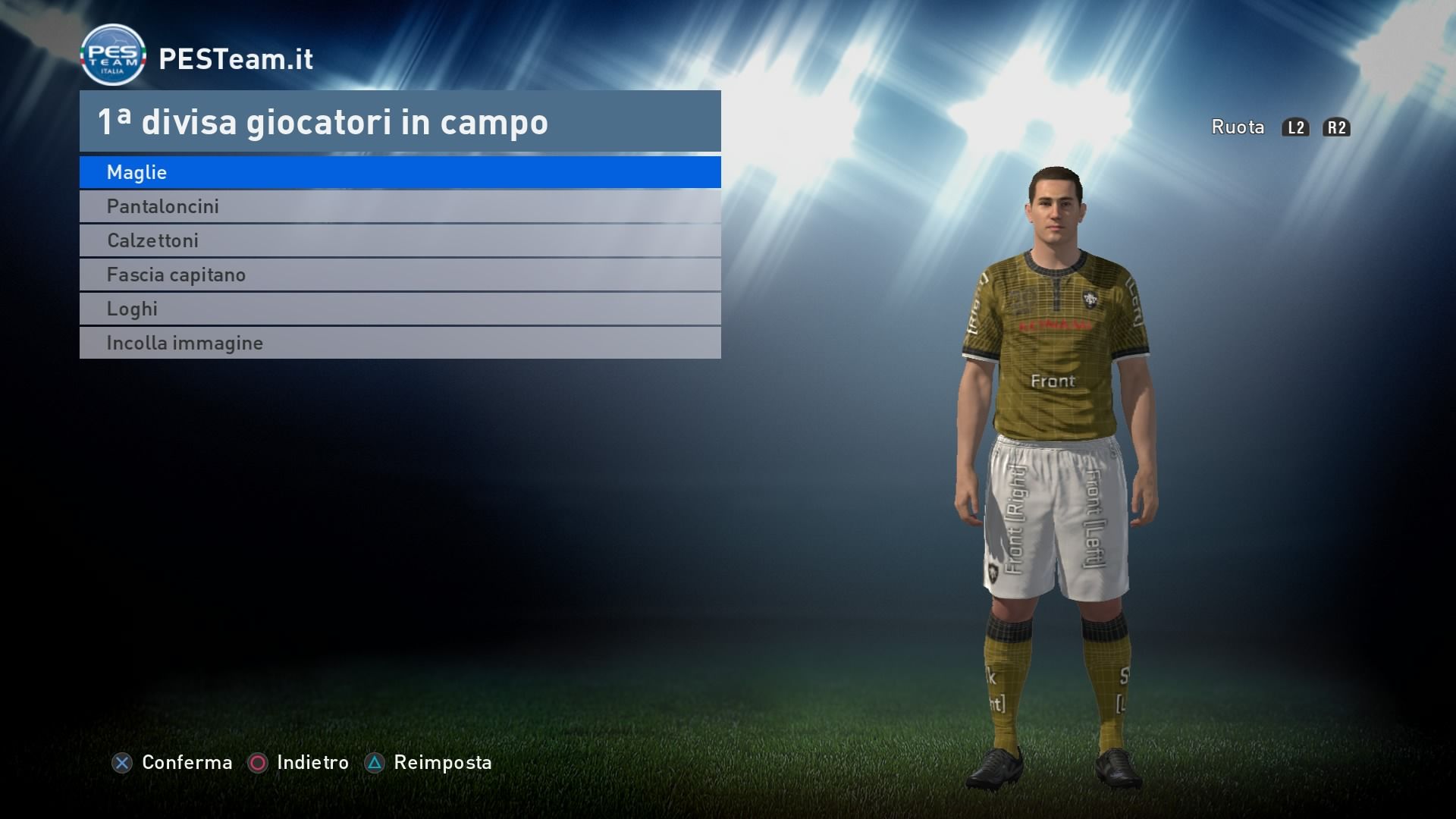This screenshot has width=1456, height=819.
Task: Click the title banner 1ª divisa giocatori in campo
Action: coord(323,121)
